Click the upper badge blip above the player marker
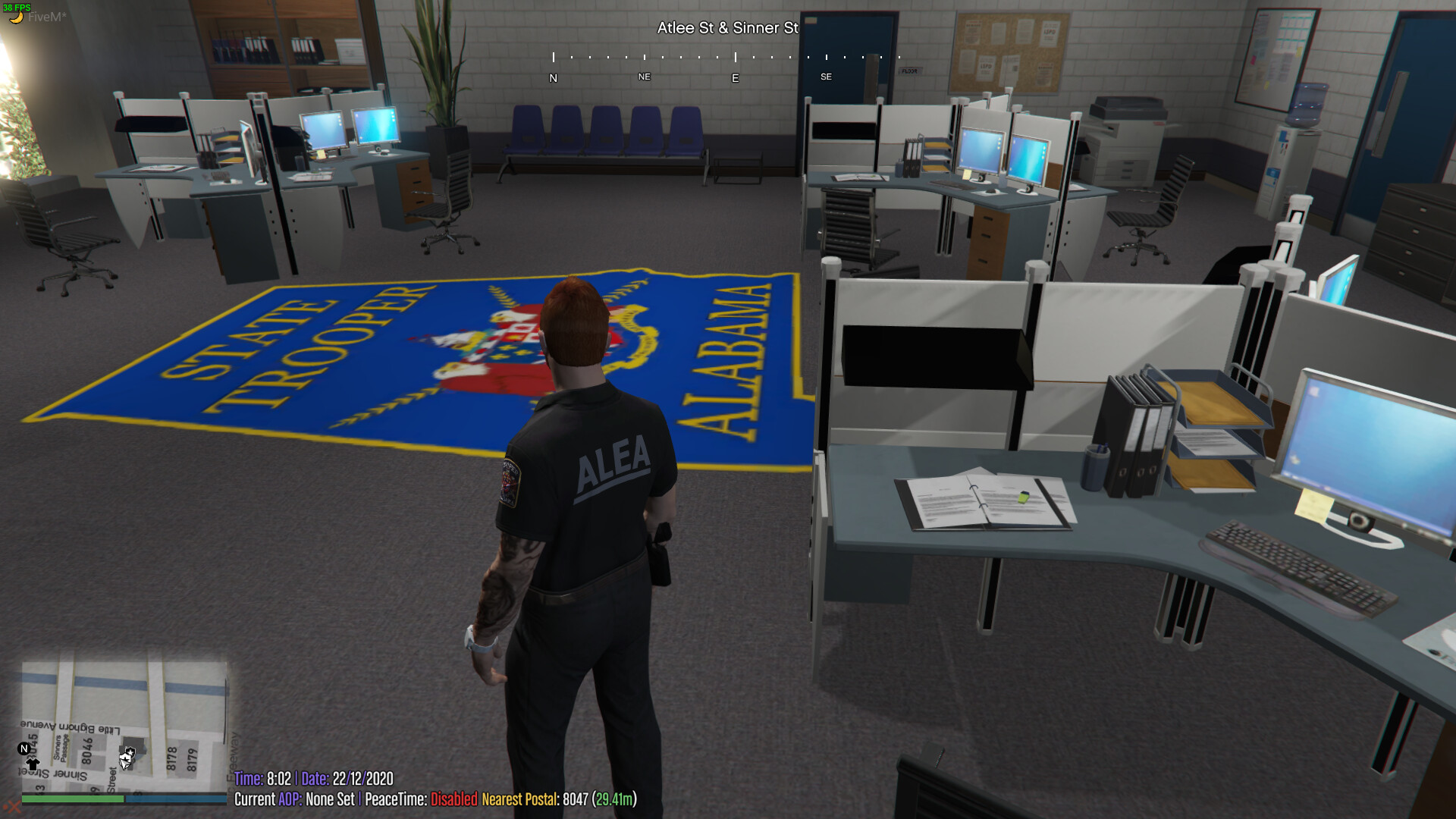1456x819 pixels. tap(130, 752)
